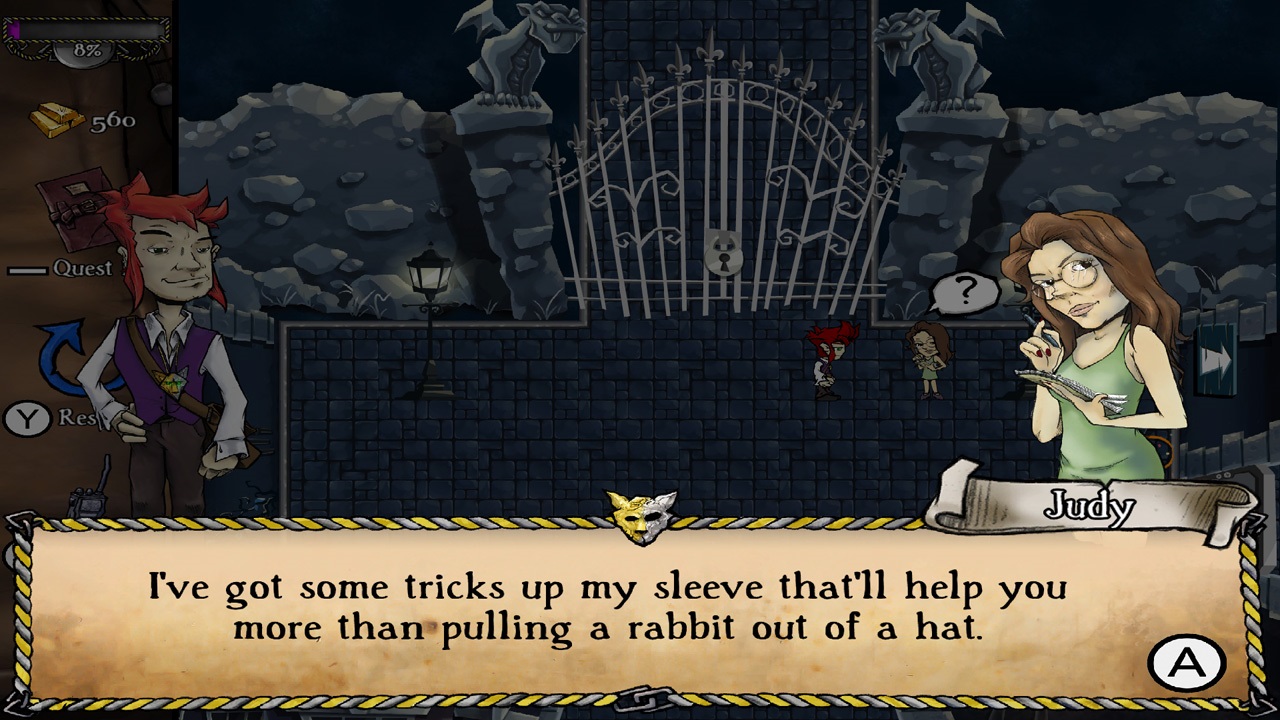Screen dimensions: 1280x720
Task: Expand the Quest label entry
Action: point(85,268)
